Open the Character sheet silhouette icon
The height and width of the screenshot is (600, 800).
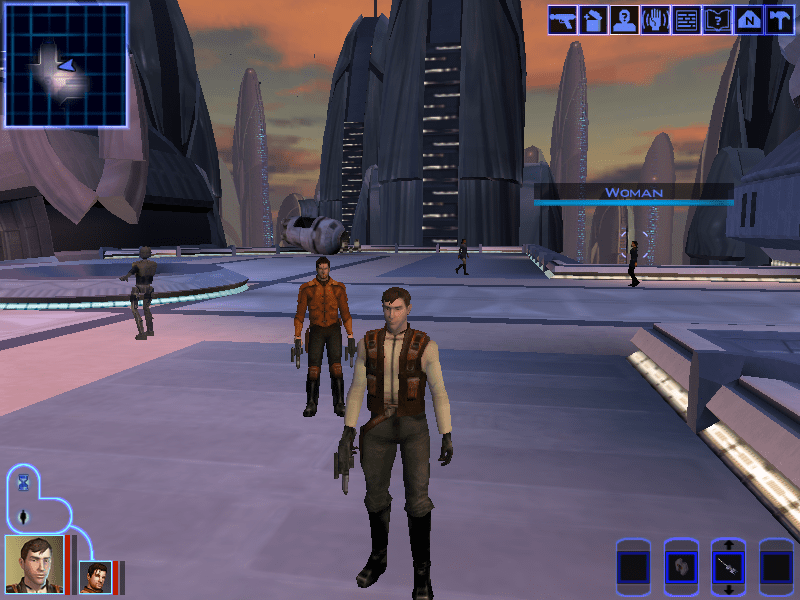(x=625, y=20)
